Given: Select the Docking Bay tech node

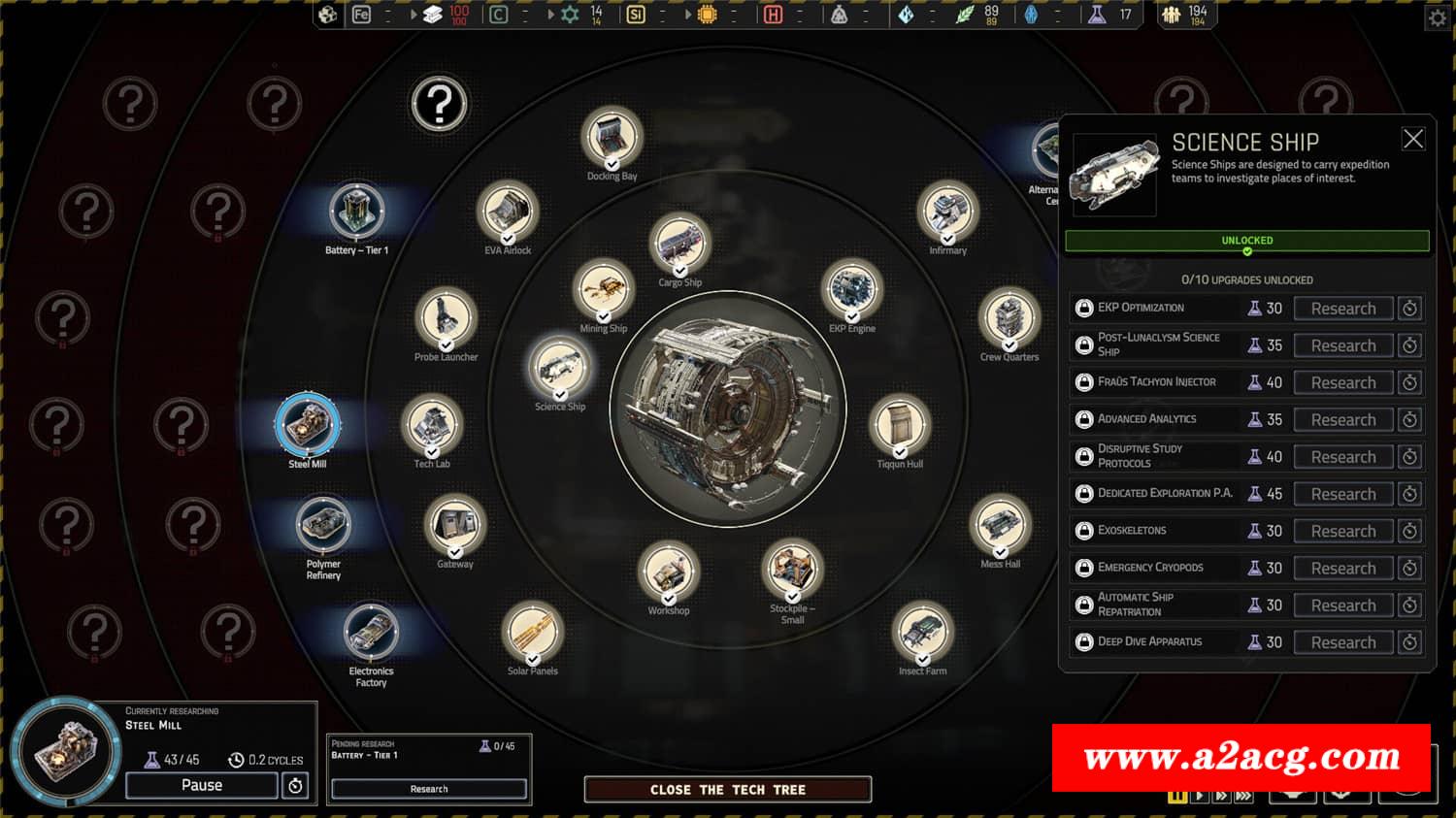Looking at the screenshot, I should tap(612, 137).
